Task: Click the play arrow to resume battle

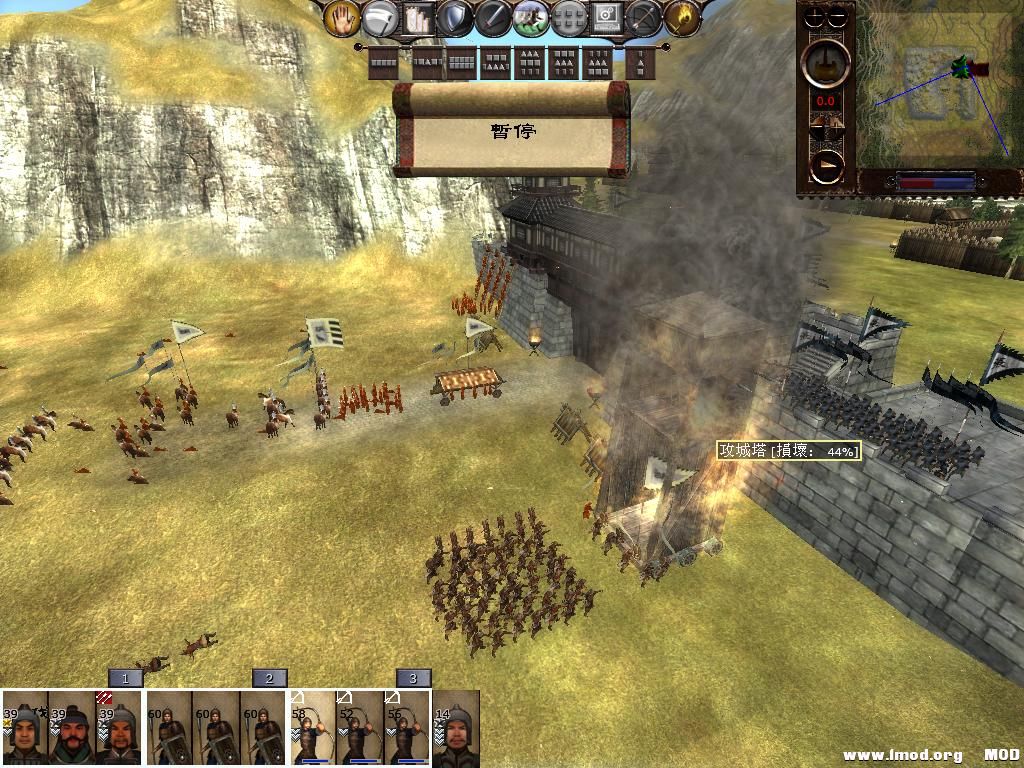Action: click(x=827, y=167)
